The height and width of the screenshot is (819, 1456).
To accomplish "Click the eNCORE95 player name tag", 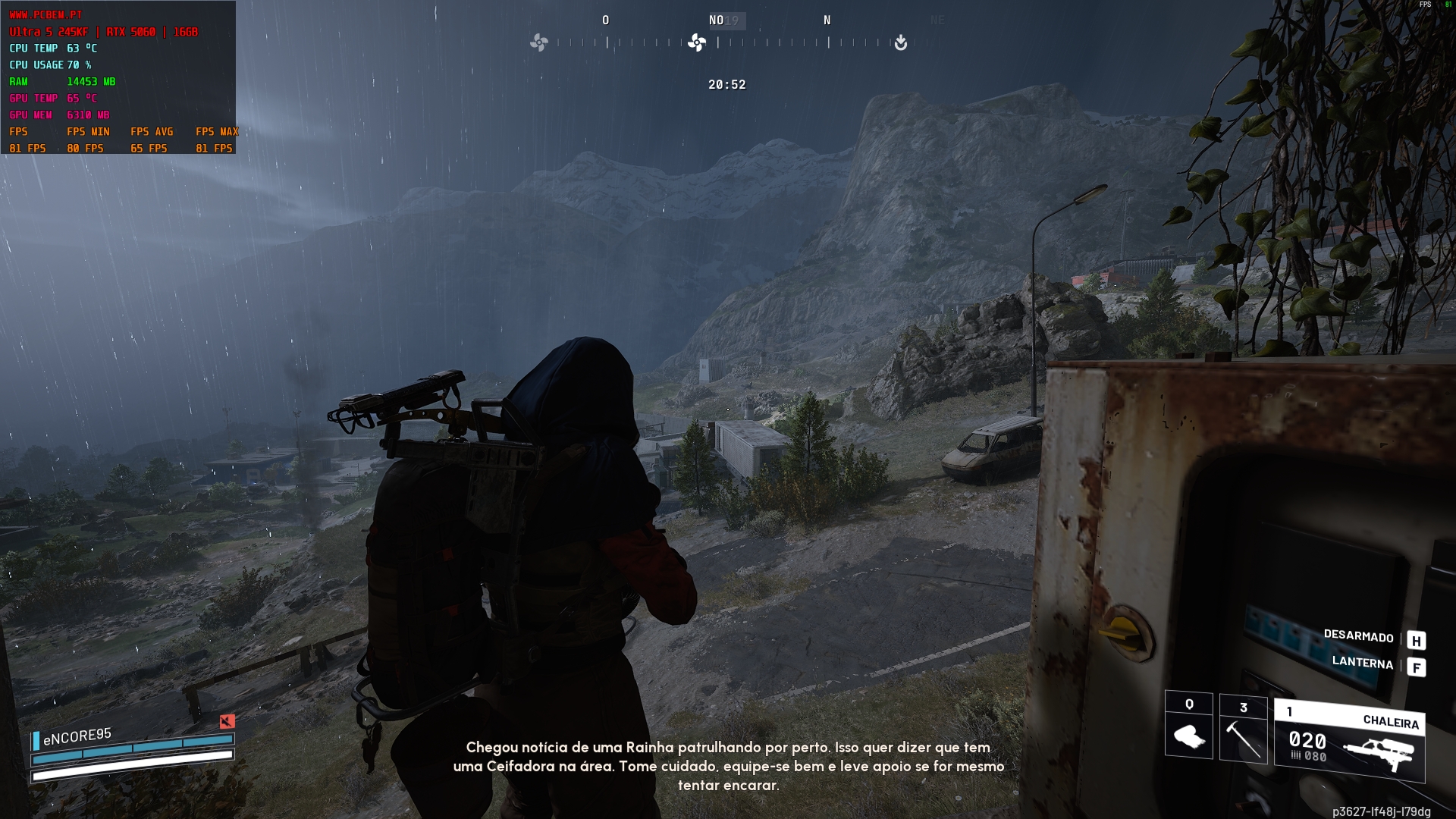I will coord(77,736).
